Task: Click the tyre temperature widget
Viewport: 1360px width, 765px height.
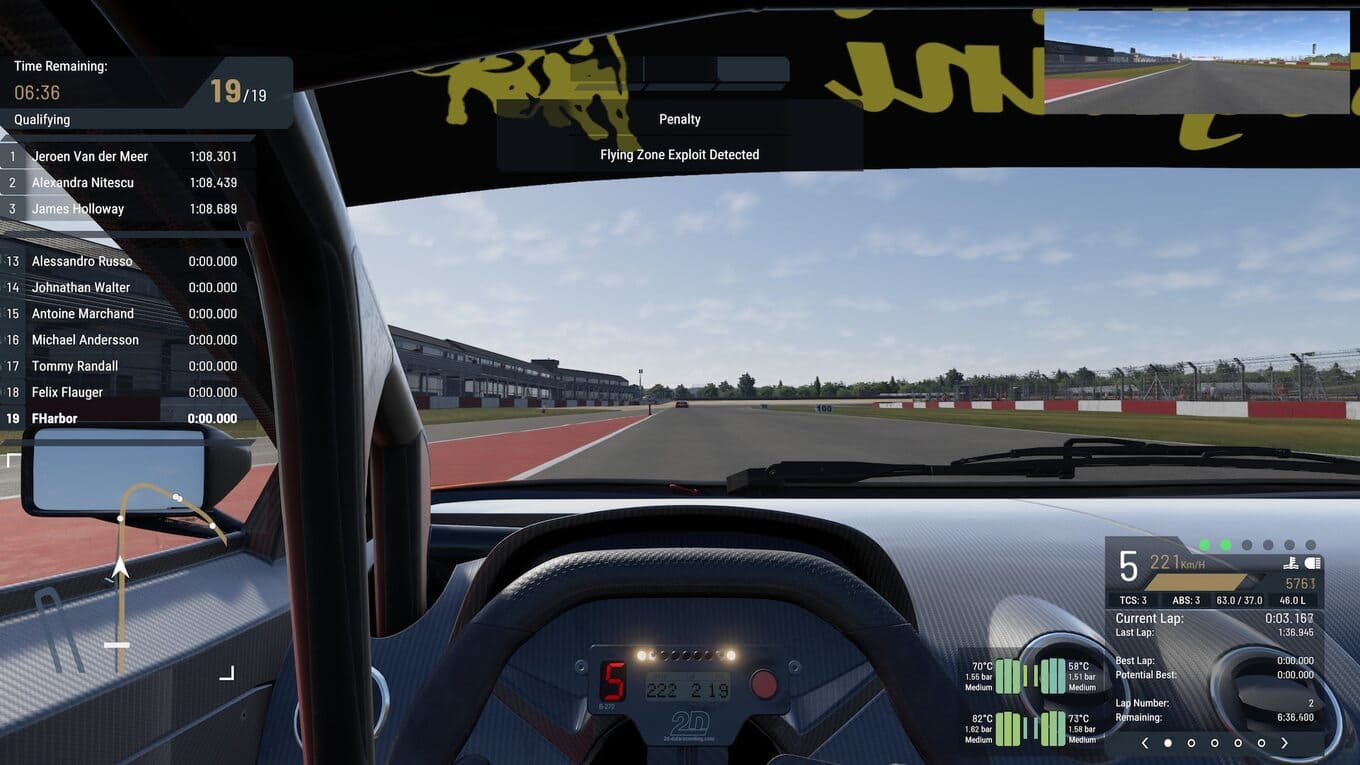Action: coord(1028,702)
